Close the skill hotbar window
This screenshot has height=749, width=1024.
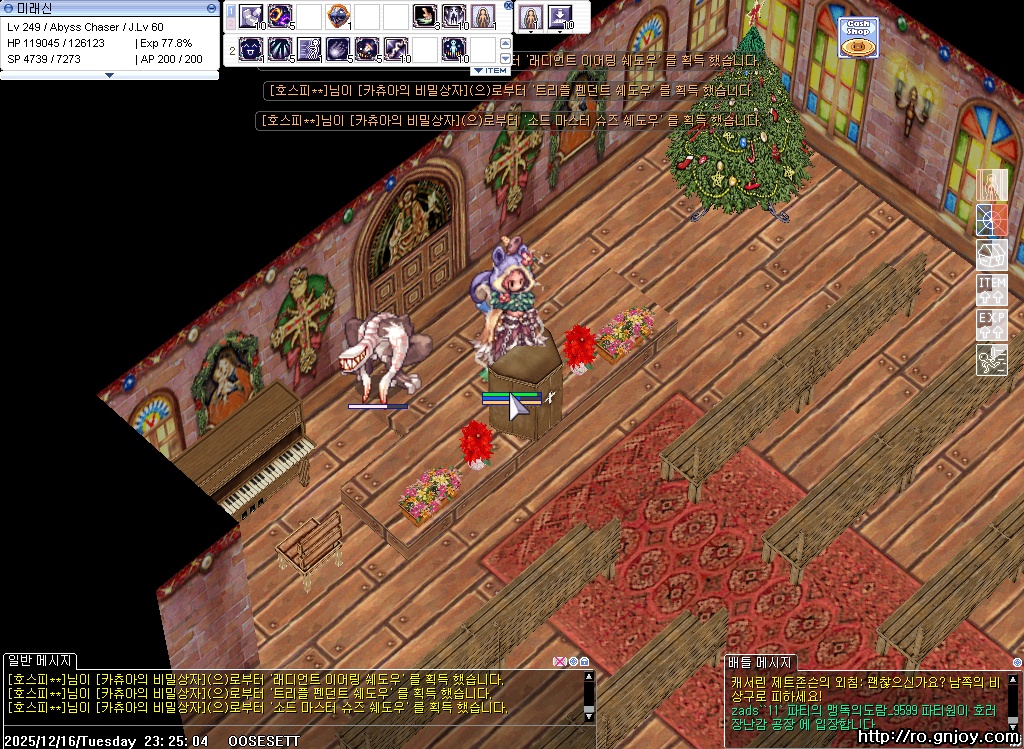click(x=508, y=6)
